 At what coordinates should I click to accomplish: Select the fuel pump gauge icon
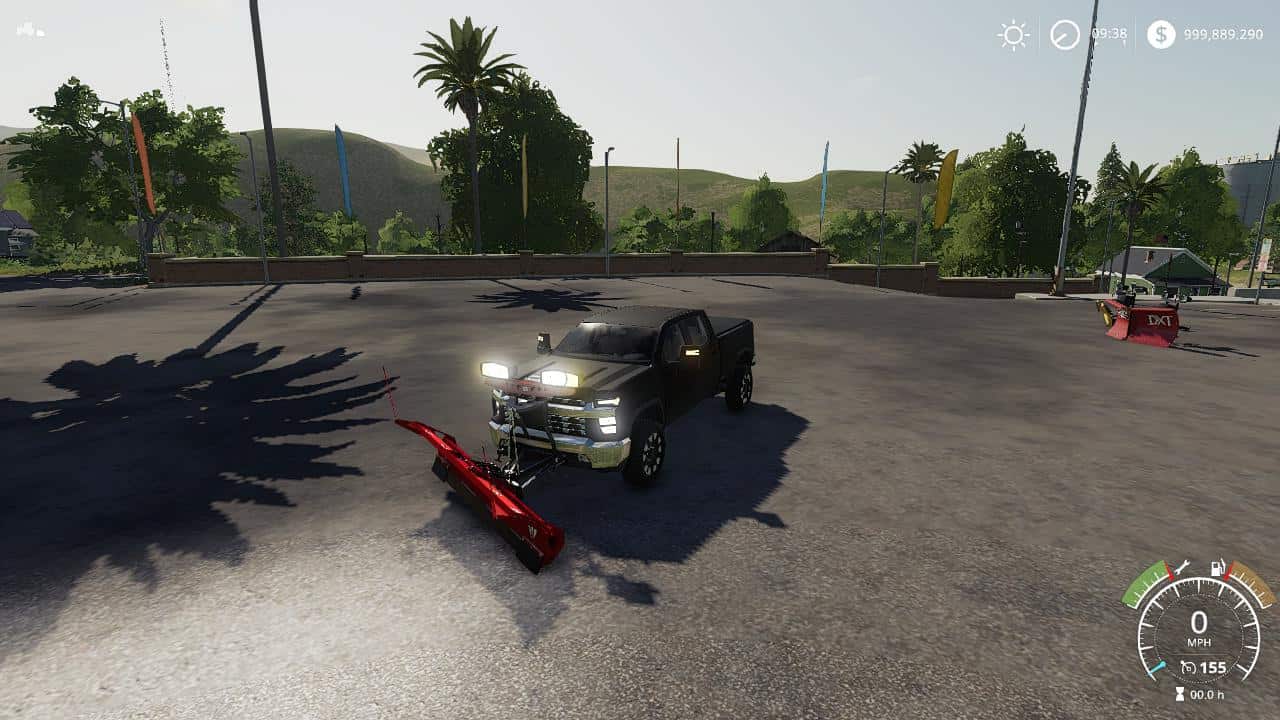[x=1217, y=568]
